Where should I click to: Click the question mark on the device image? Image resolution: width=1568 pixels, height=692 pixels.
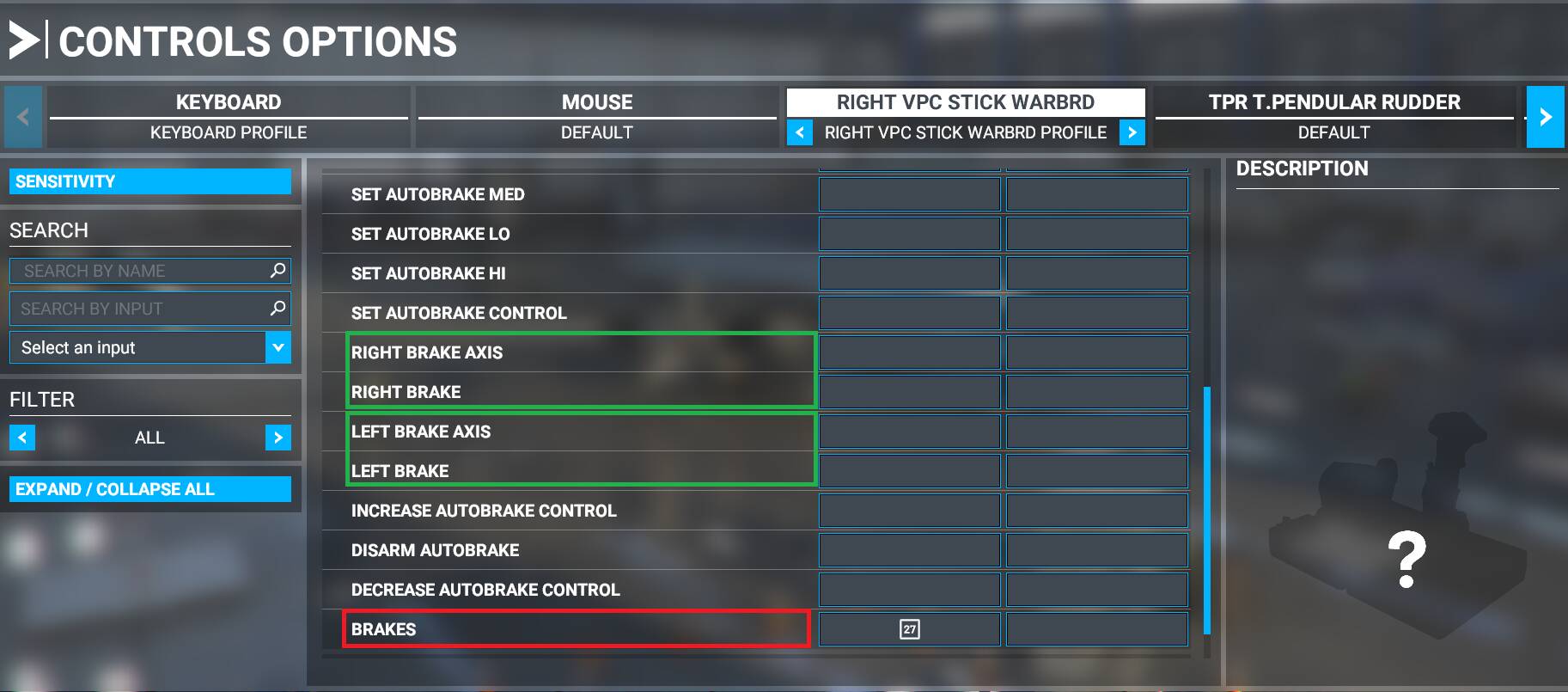click(1409, 559)
